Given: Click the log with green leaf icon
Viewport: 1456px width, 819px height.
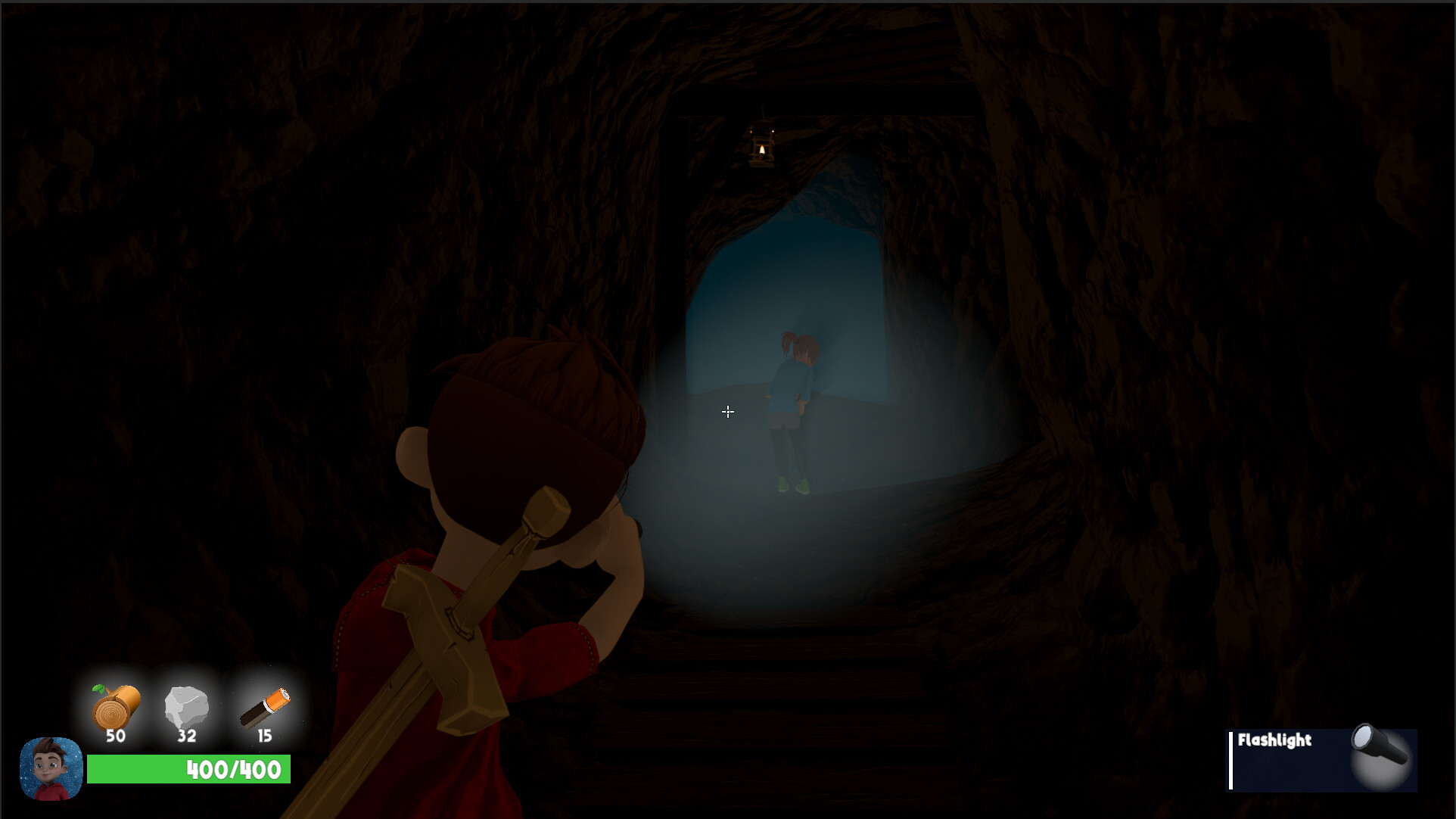Looking at the screenshot, I should (x=115, y=707).
